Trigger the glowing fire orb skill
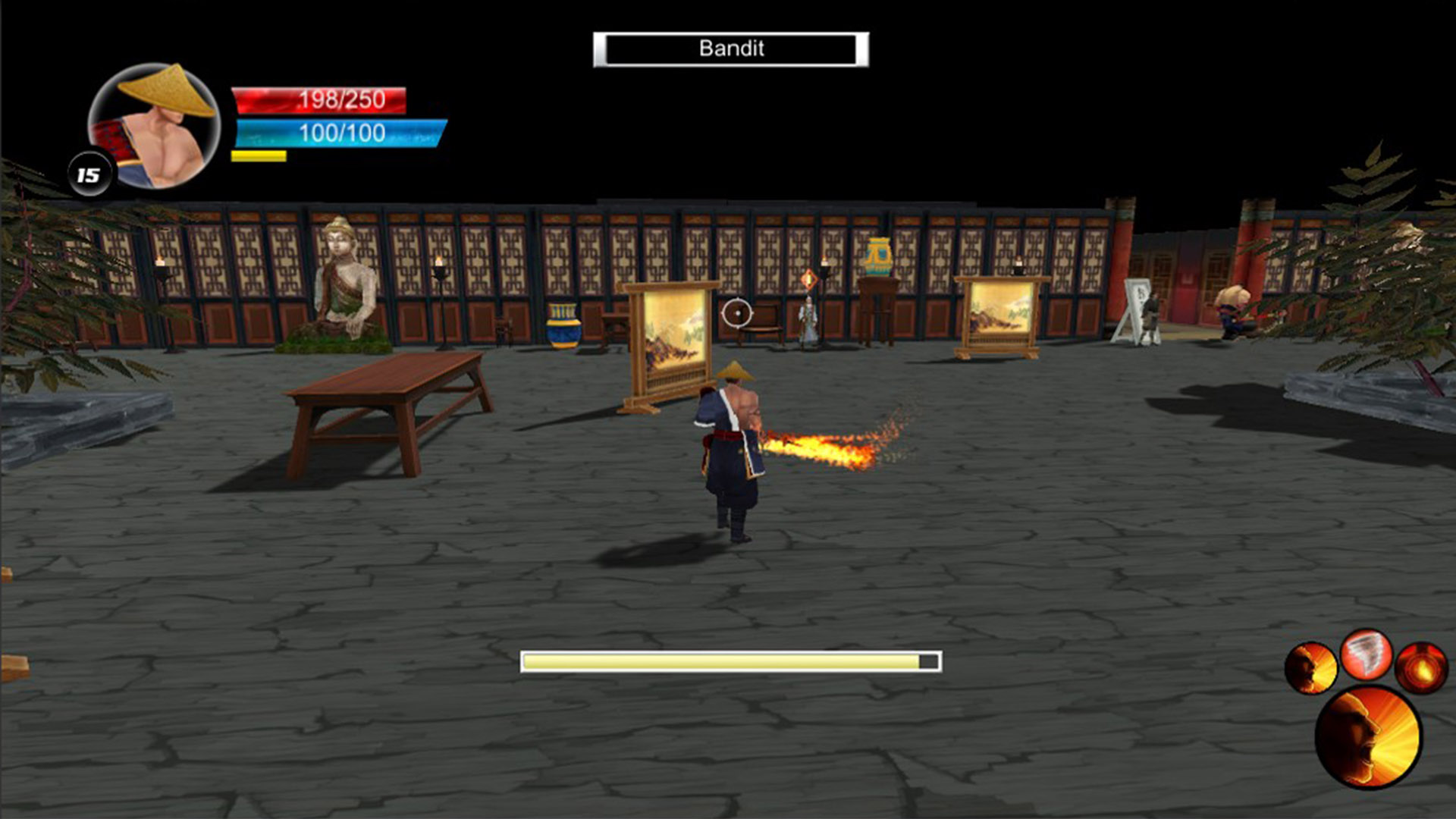Screen dimensions: 1456x819 tap(1422, 668)
